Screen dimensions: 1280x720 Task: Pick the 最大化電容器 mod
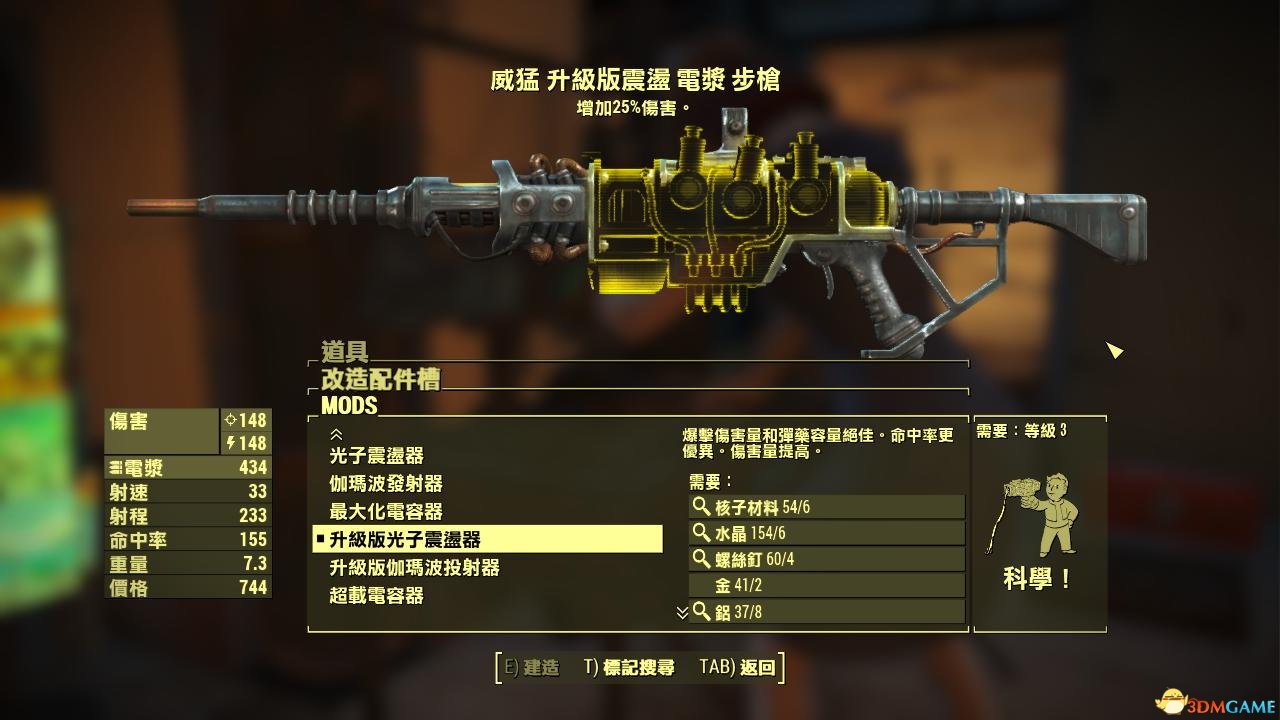coord(386,512)
